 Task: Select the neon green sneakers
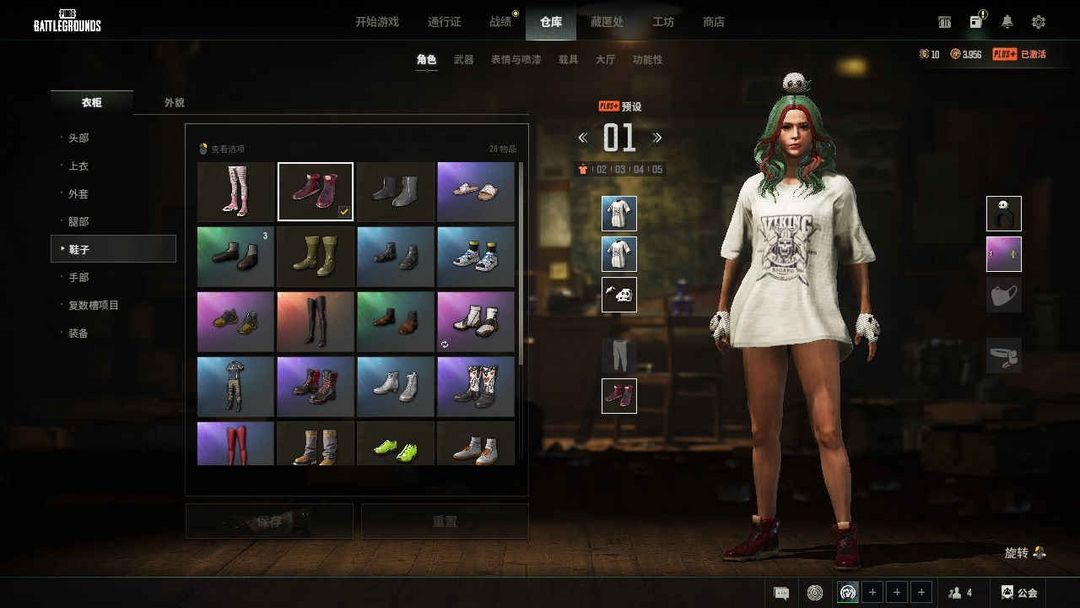point(395,444)
